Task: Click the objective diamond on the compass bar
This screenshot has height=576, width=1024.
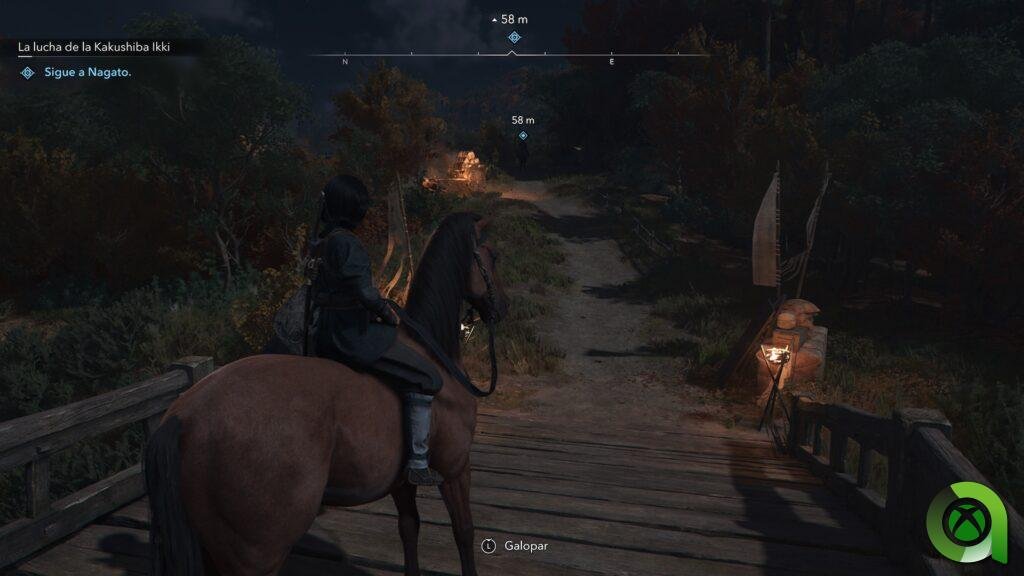Action: (x=514, y=37)
